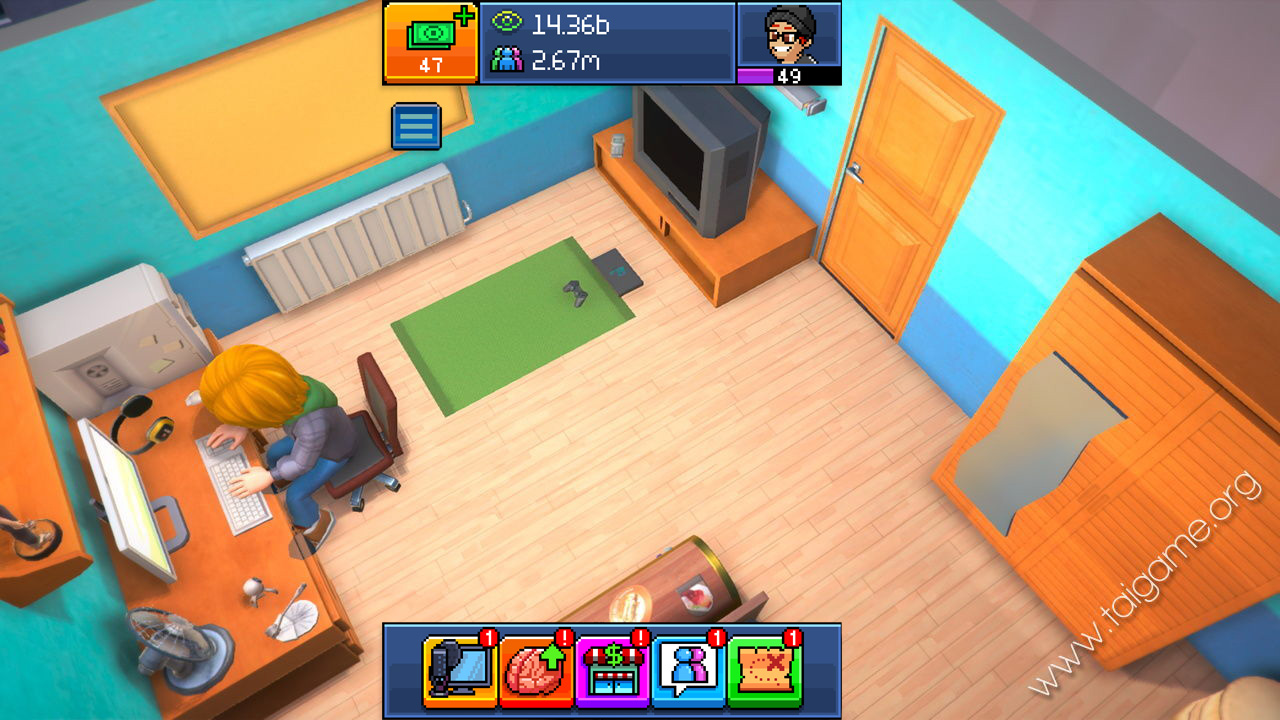Open the friends chat icon
This screenshot has width=1280, height=720.
pyautogui.click(x=688, y=670)
